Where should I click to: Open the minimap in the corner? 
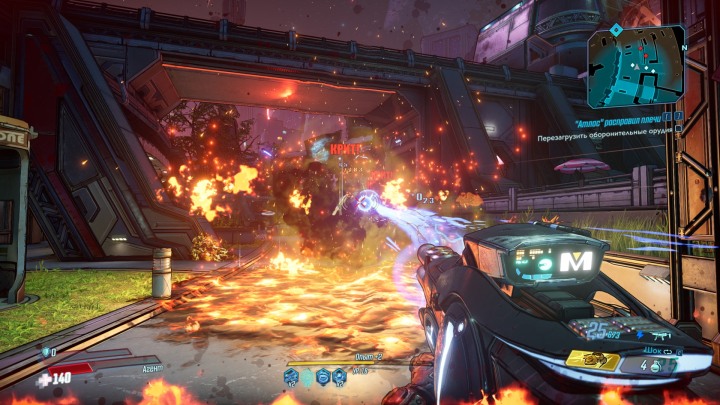(x=638, y=66)
